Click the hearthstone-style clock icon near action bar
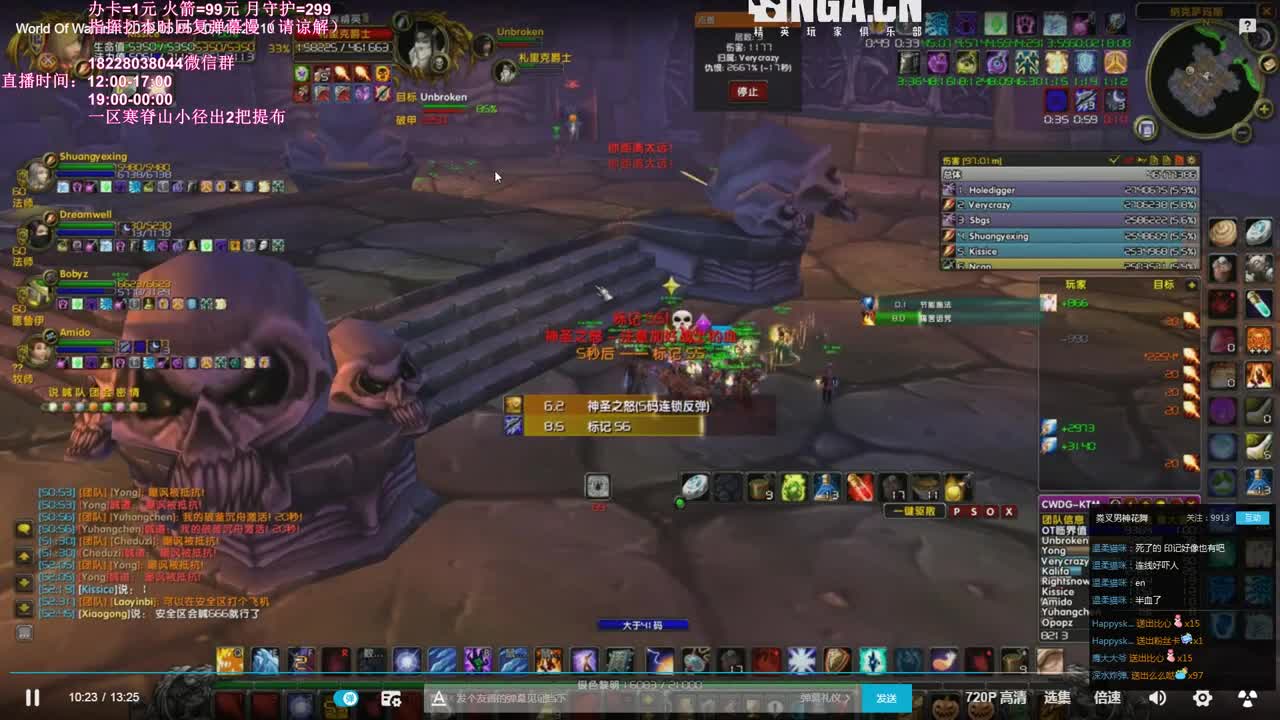The height and width of the screenshot is (720, 1280). click(598, 484)
